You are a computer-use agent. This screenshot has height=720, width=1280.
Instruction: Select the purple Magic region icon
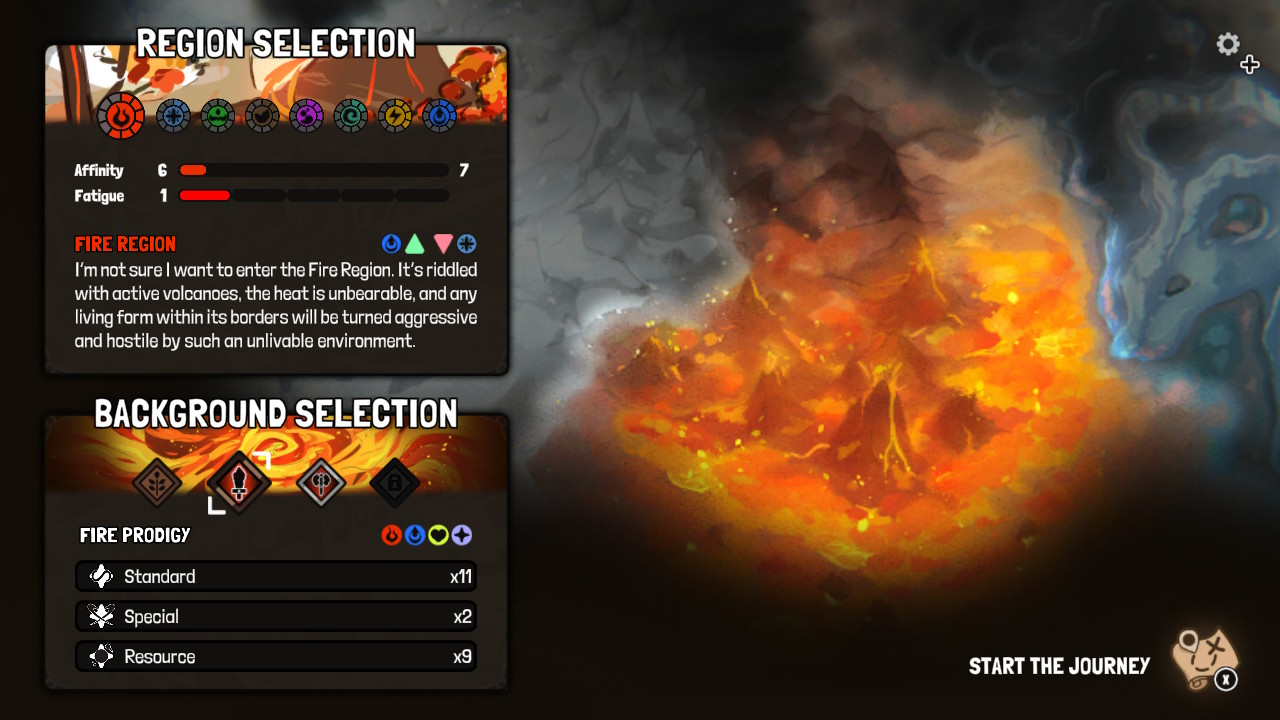pos(306,115)
